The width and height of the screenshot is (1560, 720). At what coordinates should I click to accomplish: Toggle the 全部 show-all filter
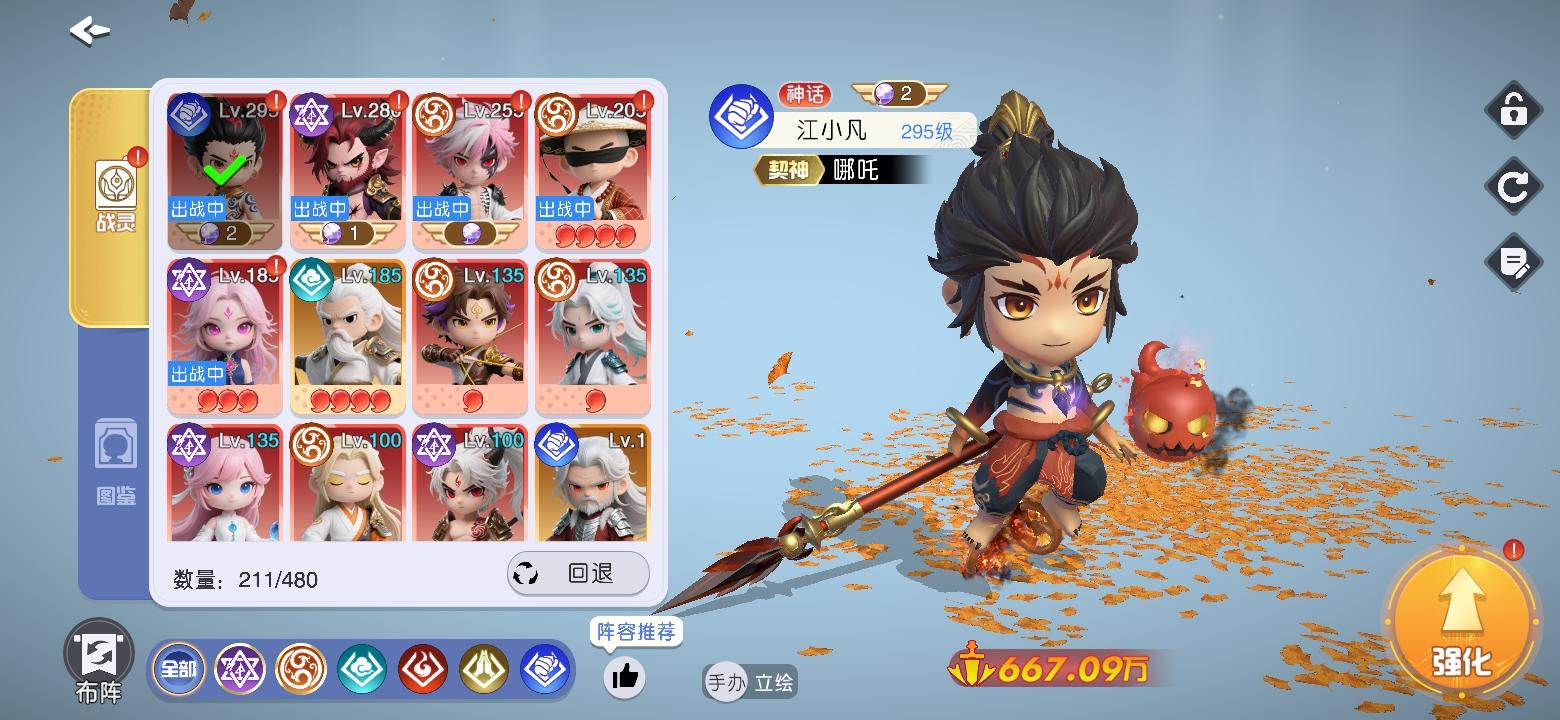pyautogui.click(x=178, y=669)
